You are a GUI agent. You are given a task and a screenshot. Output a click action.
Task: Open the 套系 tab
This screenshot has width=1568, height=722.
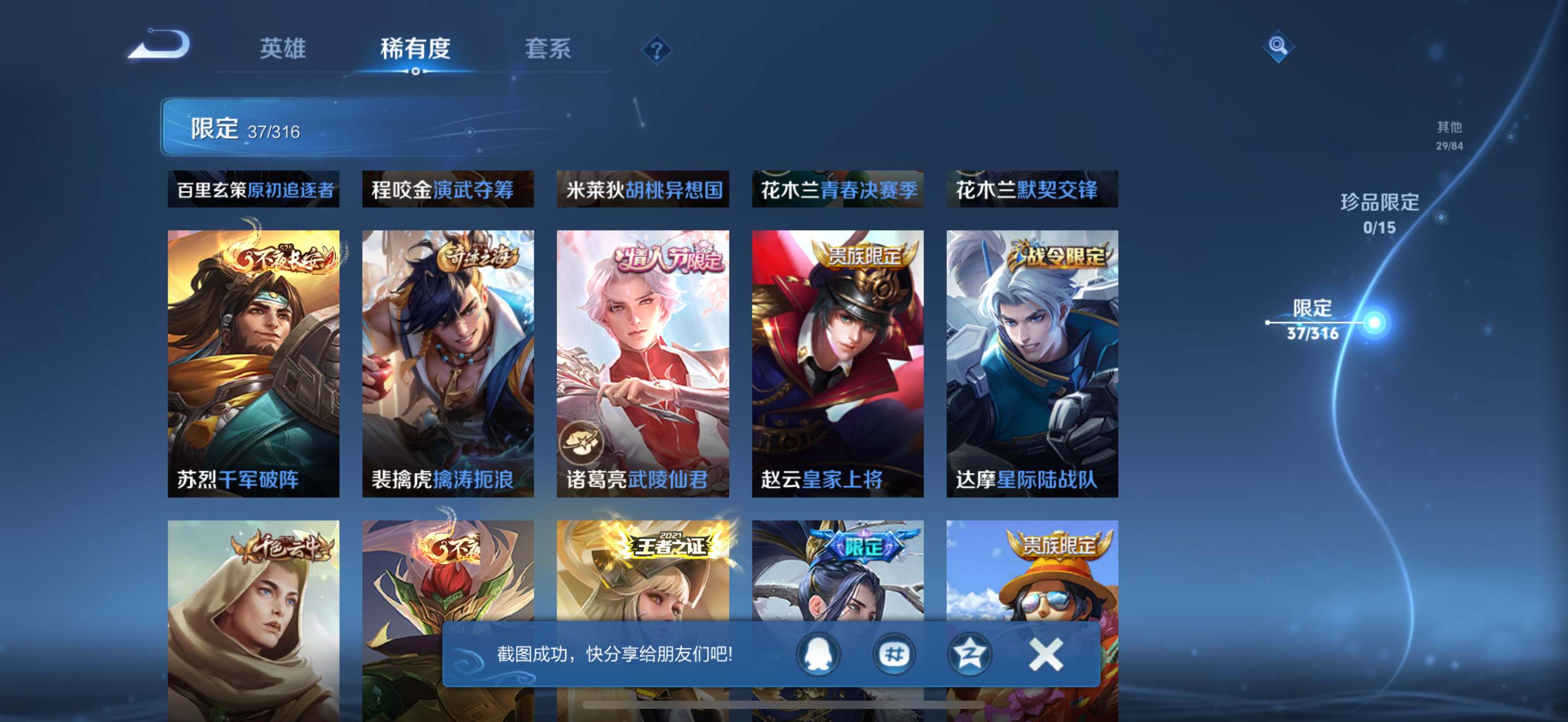[x=548, y=49]
